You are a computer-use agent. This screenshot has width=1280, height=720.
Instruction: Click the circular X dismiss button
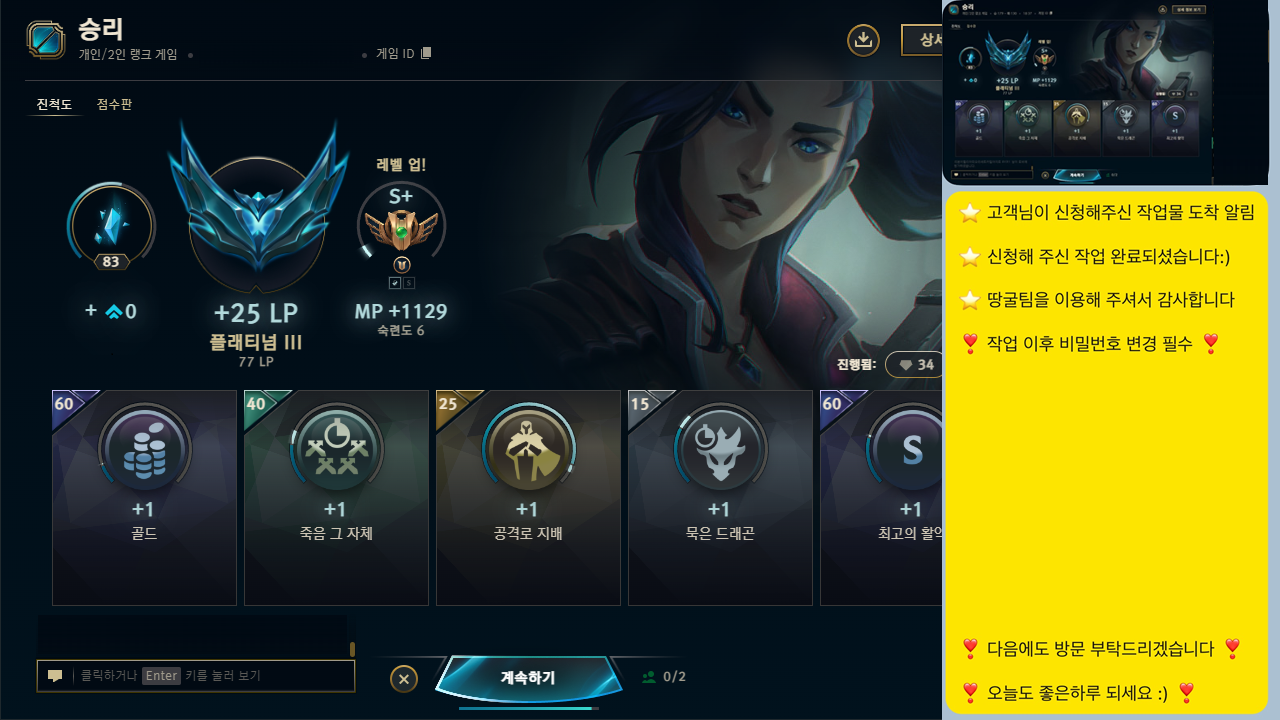pos(404,678)
